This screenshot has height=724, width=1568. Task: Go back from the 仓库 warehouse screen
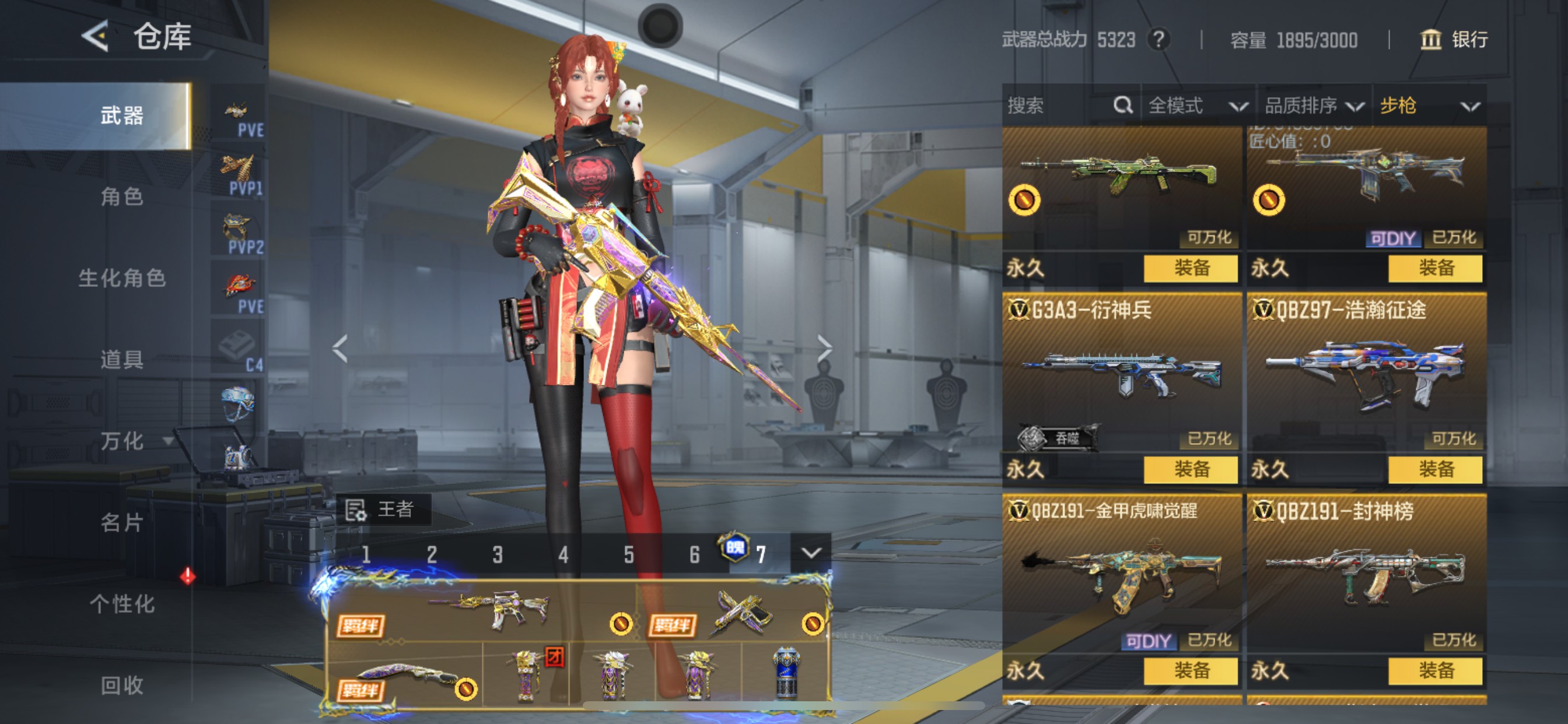[96, 36]
